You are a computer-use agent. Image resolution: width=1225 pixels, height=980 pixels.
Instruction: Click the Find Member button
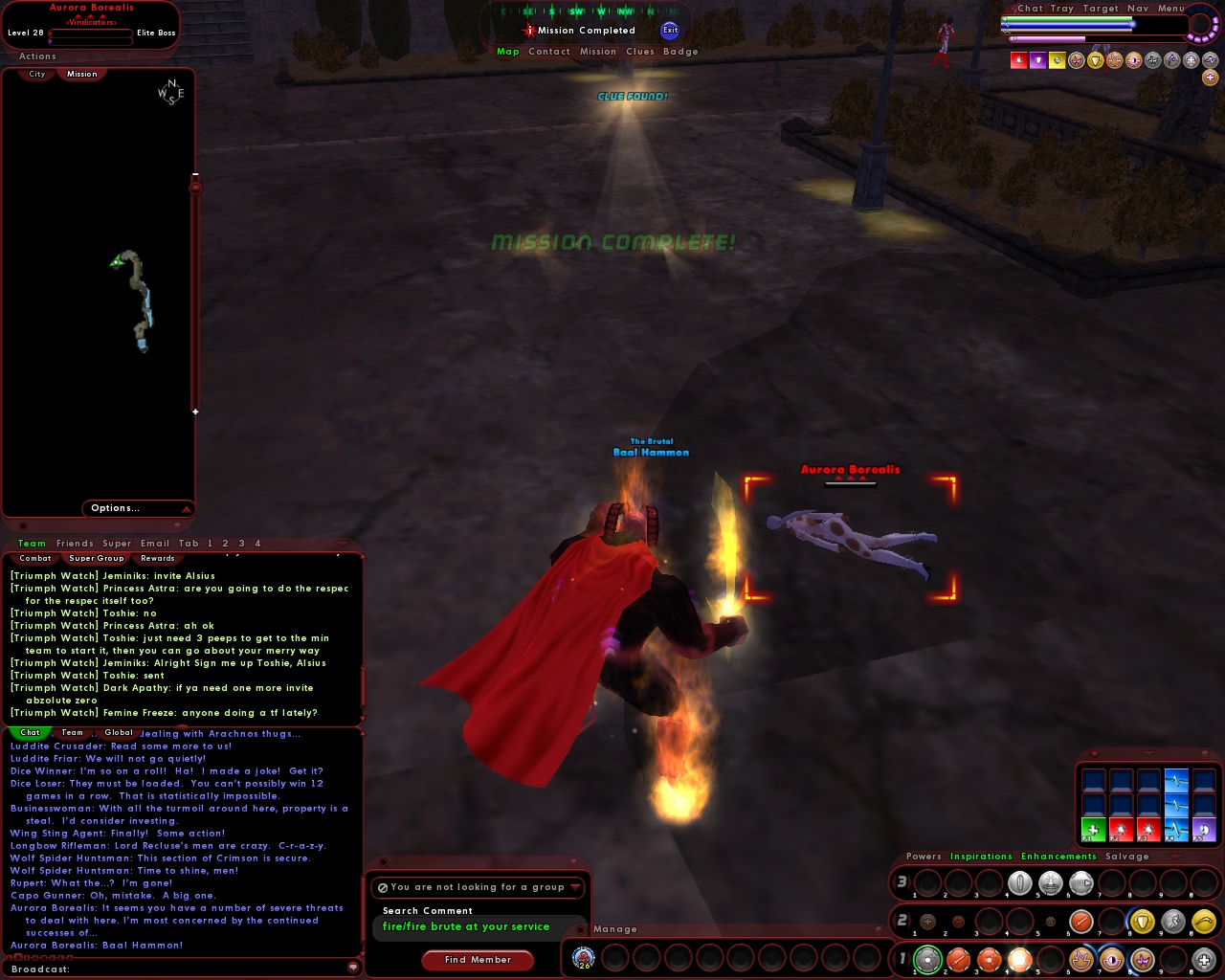click(478, 960)
